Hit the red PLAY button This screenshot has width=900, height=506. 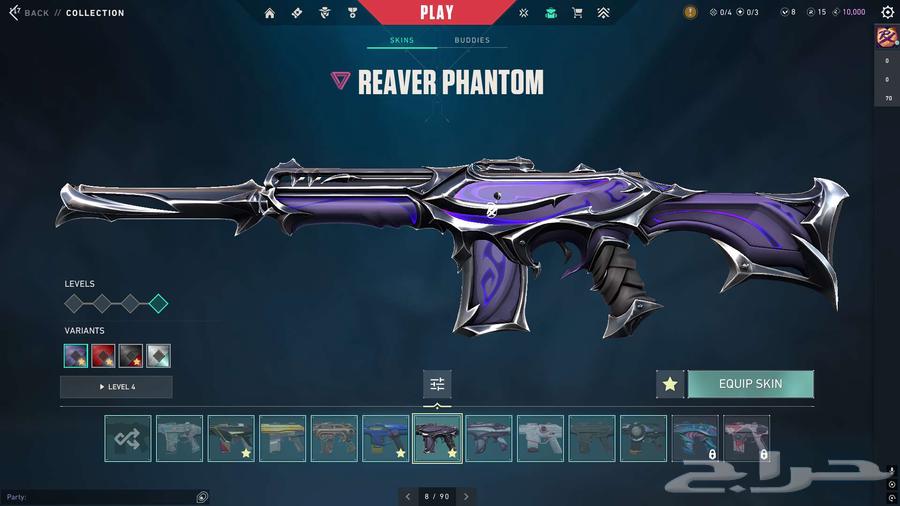point(436,13)
